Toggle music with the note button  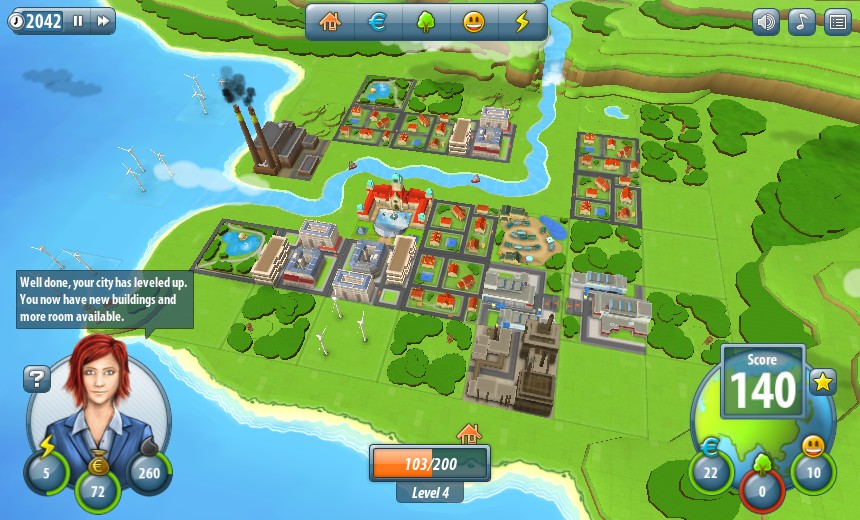(801, 22)
